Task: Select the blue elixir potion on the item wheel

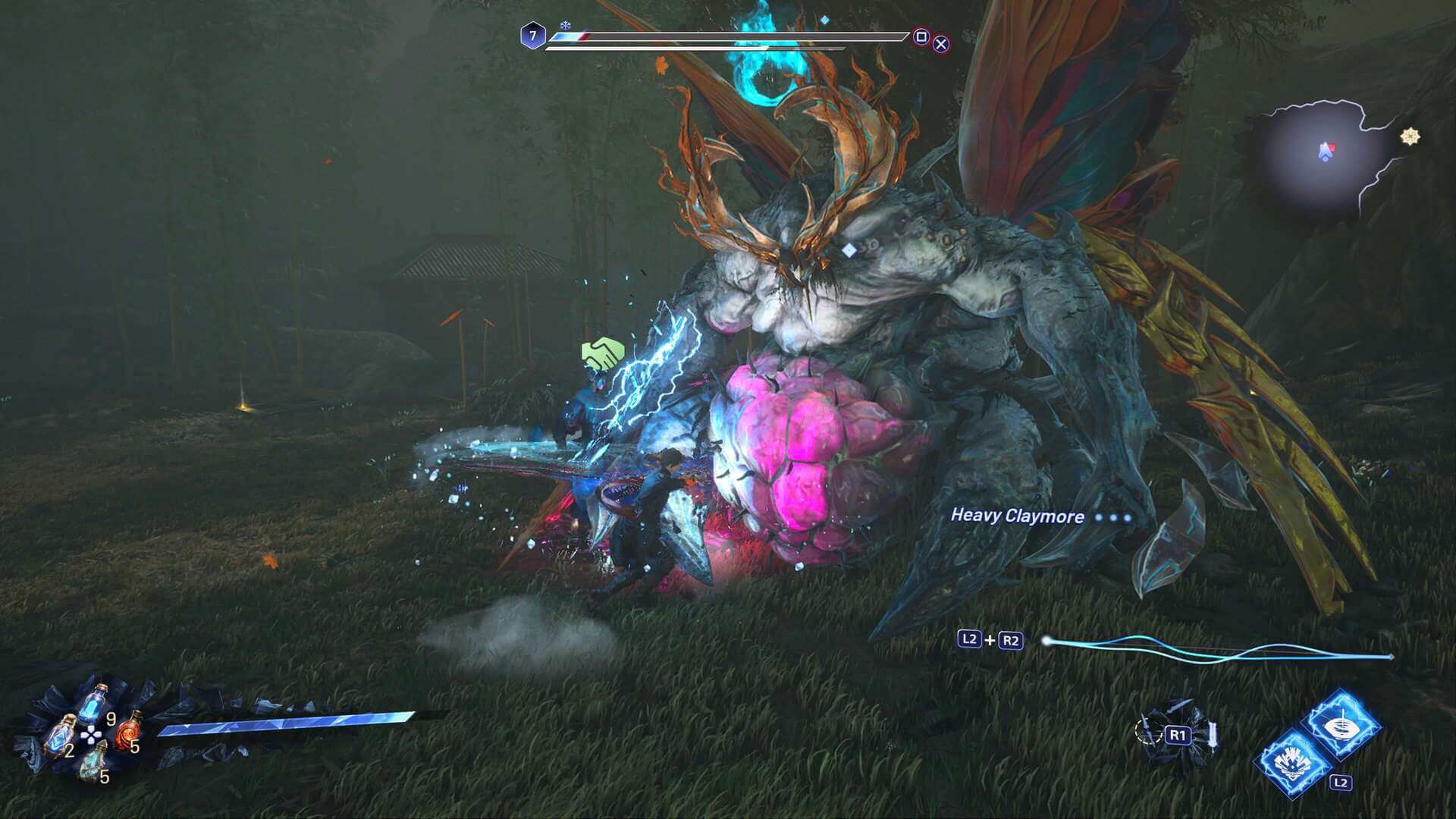Action: (93, 705)
